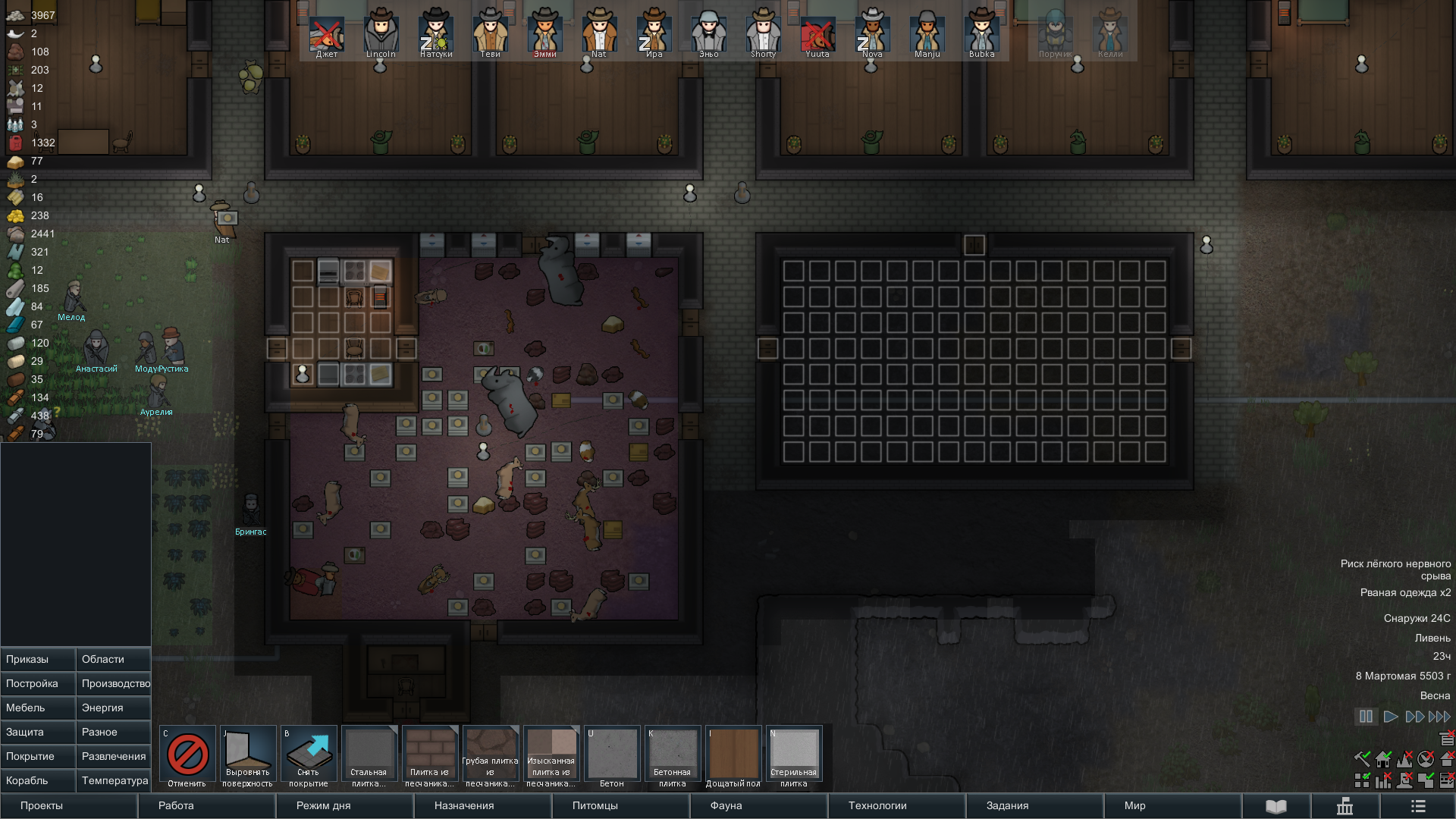Select the Выровнять поверхность tool
This screenshot has height=819, width=1456.
pyautogui.click(x=248, y=757)
